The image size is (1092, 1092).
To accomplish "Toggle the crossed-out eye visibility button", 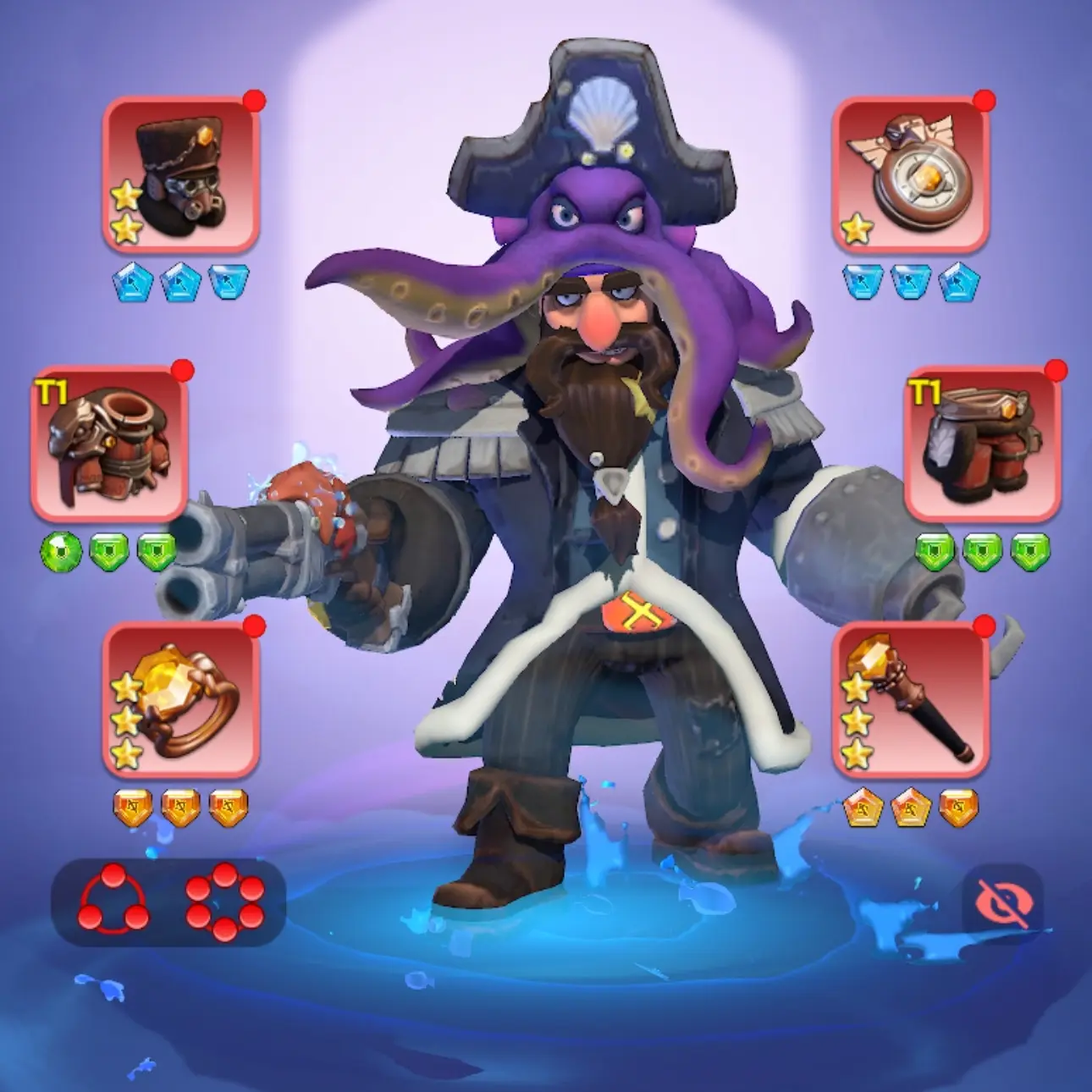I will pos(1003,903).
